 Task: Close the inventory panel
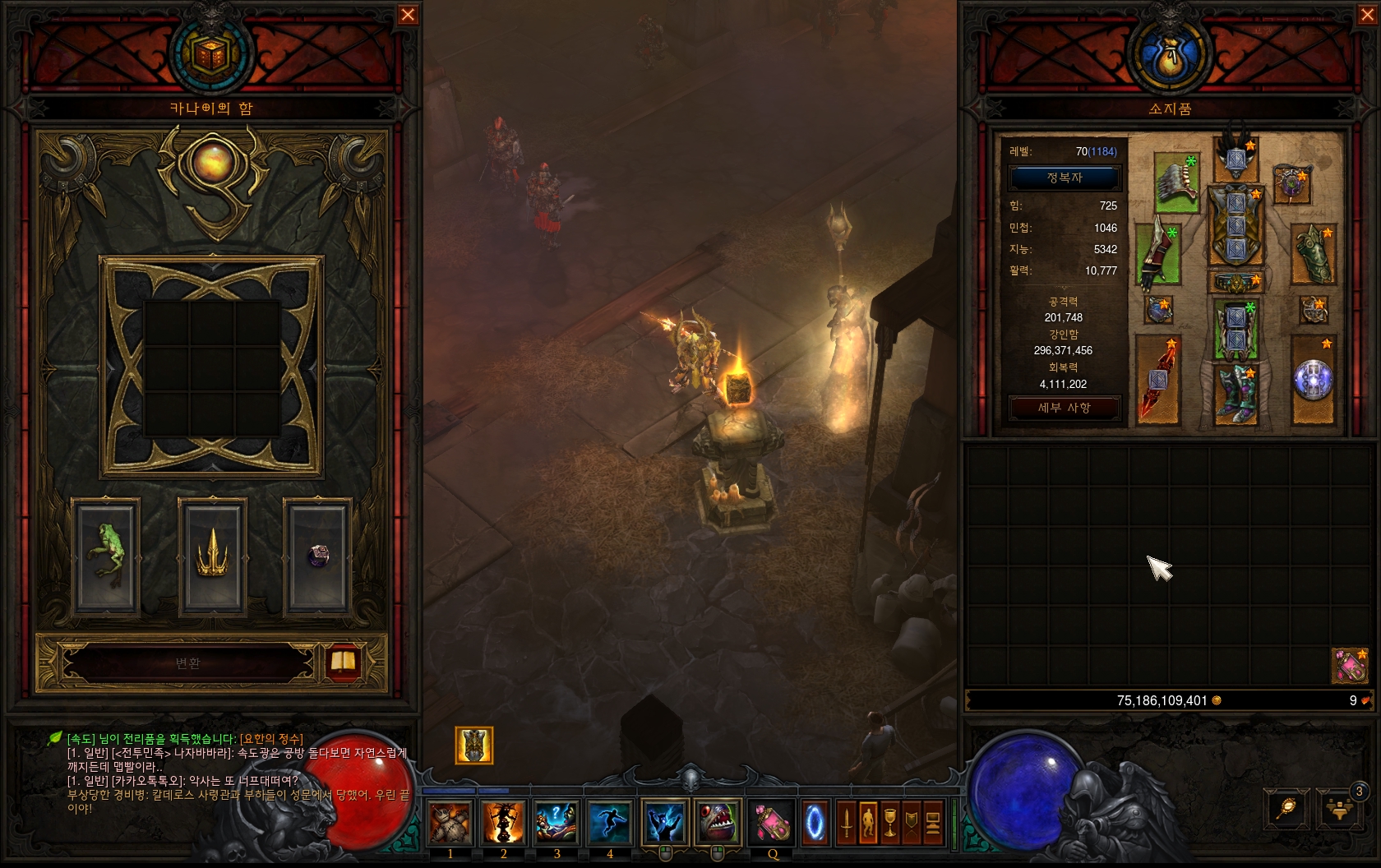[x=1368, y=15]
